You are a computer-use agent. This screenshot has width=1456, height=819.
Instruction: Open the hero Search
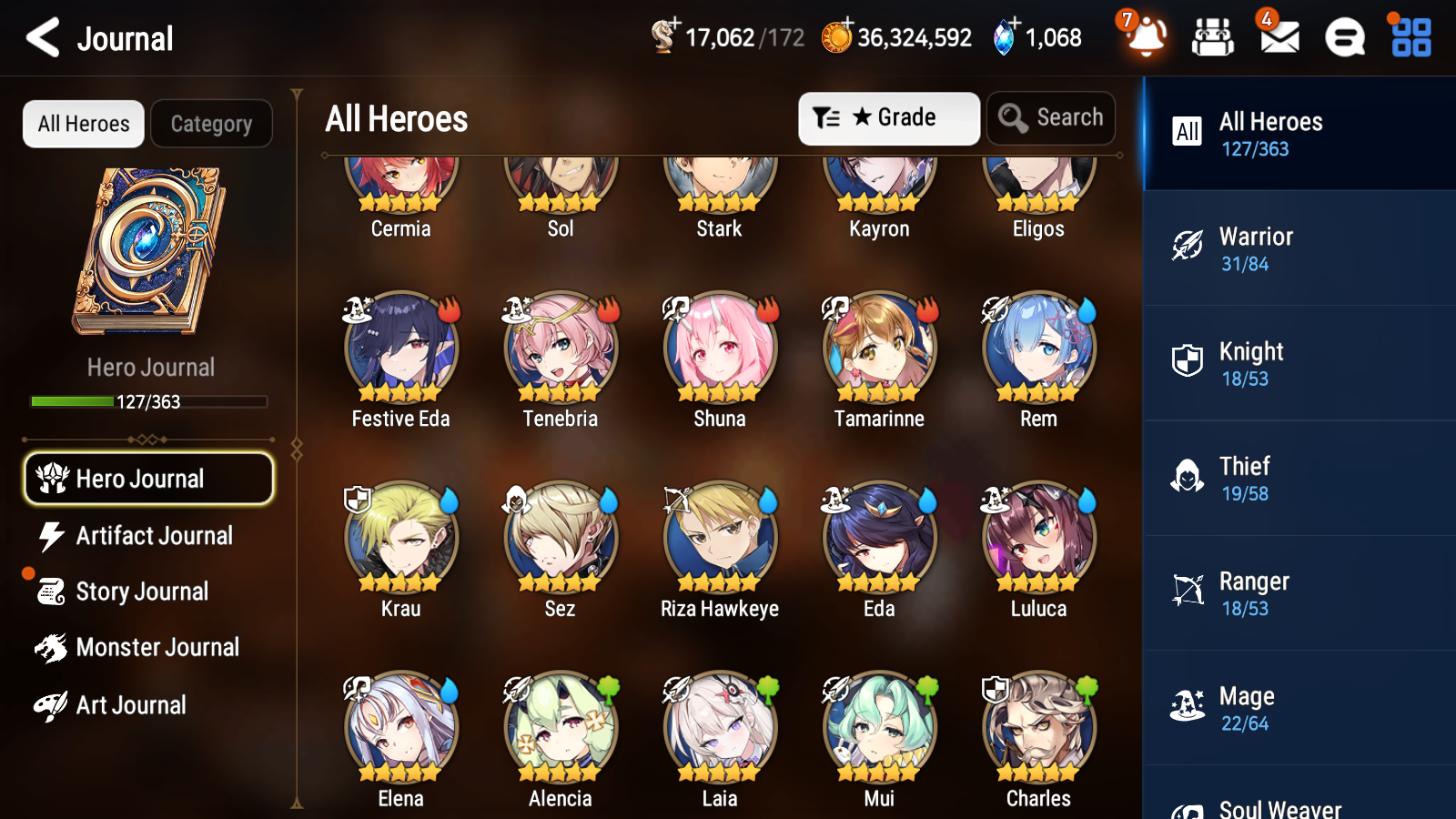pyautogui.click(x=1051, y=117)
